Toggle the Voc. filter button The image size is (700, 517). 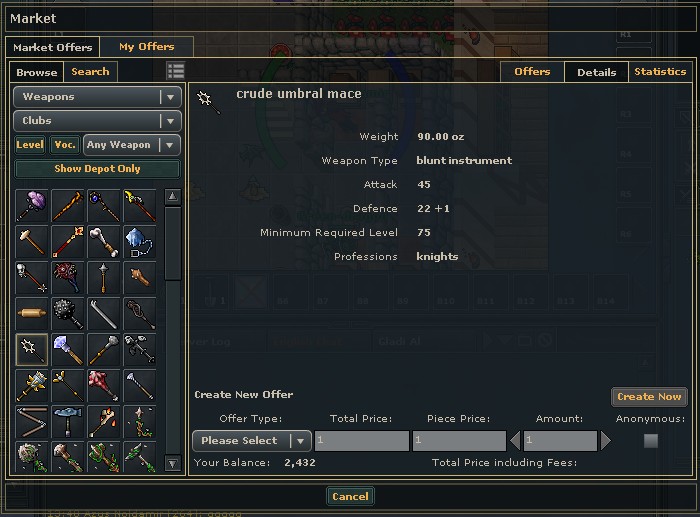point(65,145)
